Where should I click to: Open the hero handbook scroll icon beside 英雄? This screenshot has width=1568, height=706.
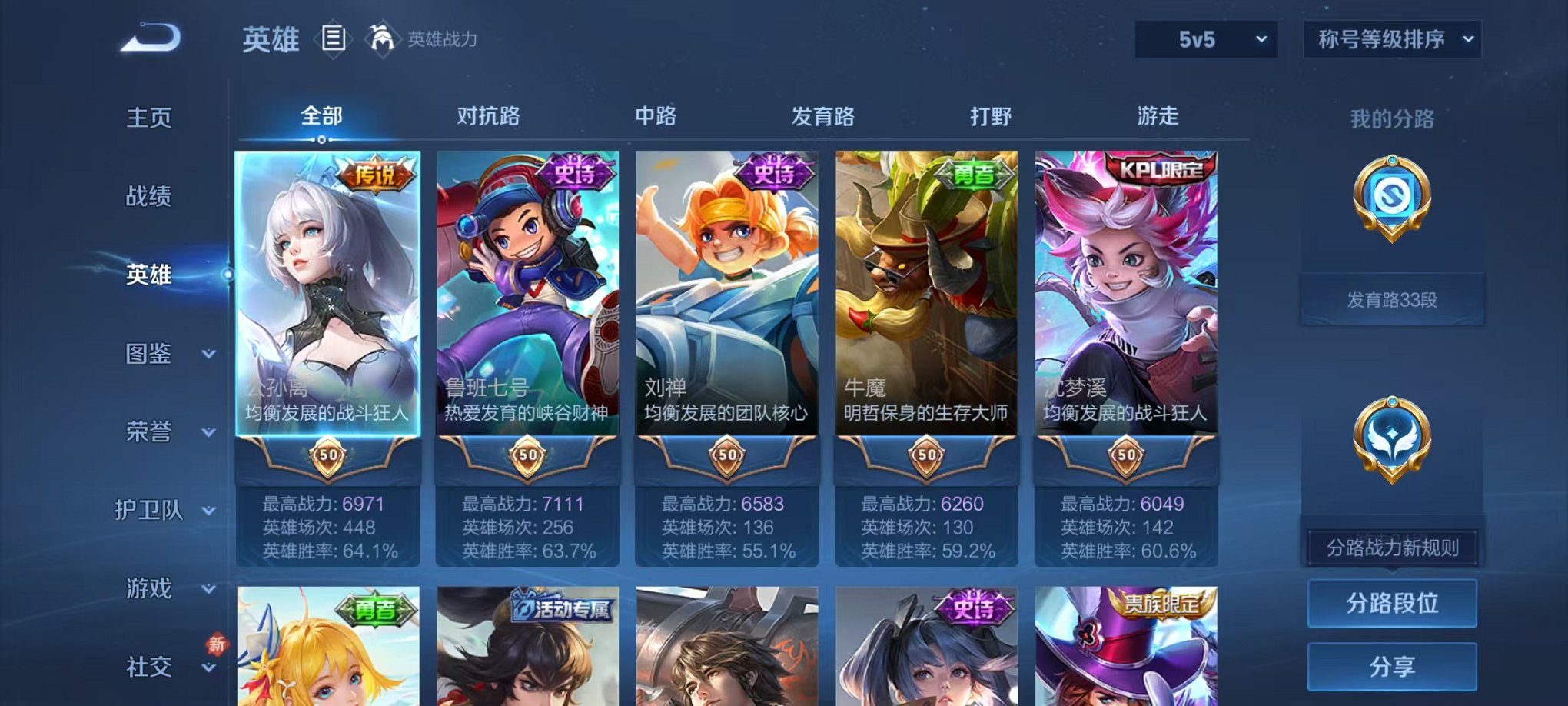pos(335,40)
